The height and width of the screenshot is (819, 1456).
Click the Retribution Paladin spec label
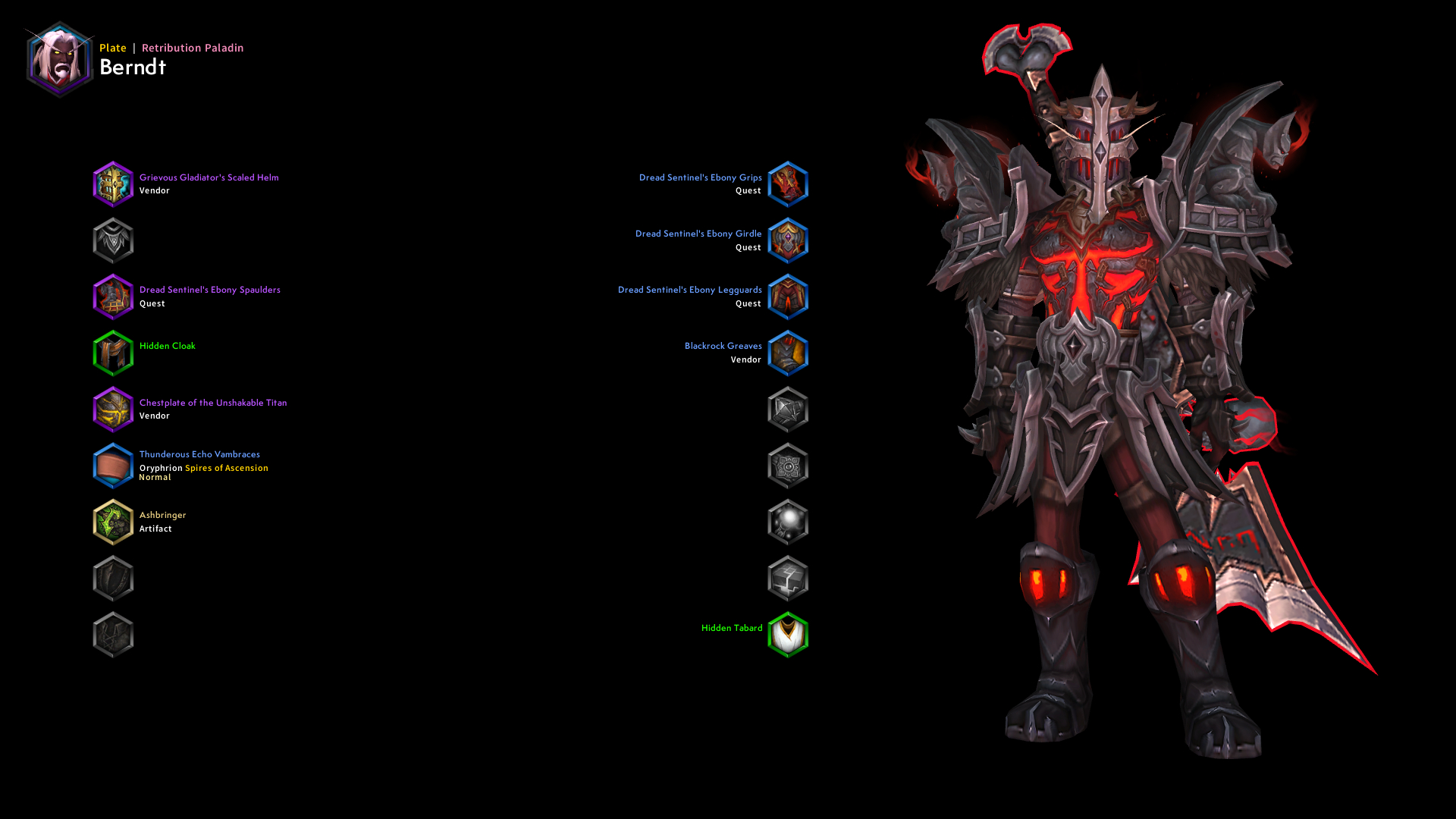click(x=191, y=47)
